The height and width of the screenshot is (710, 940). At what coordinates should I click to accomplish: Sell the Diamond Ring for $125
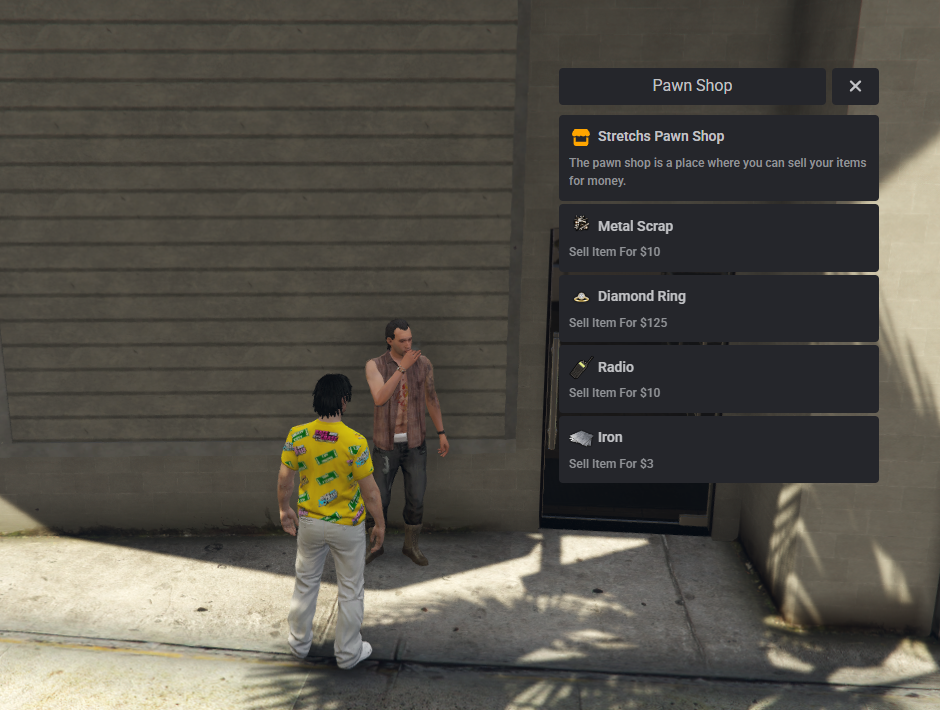pyautogui.click(x=718, y=309)
